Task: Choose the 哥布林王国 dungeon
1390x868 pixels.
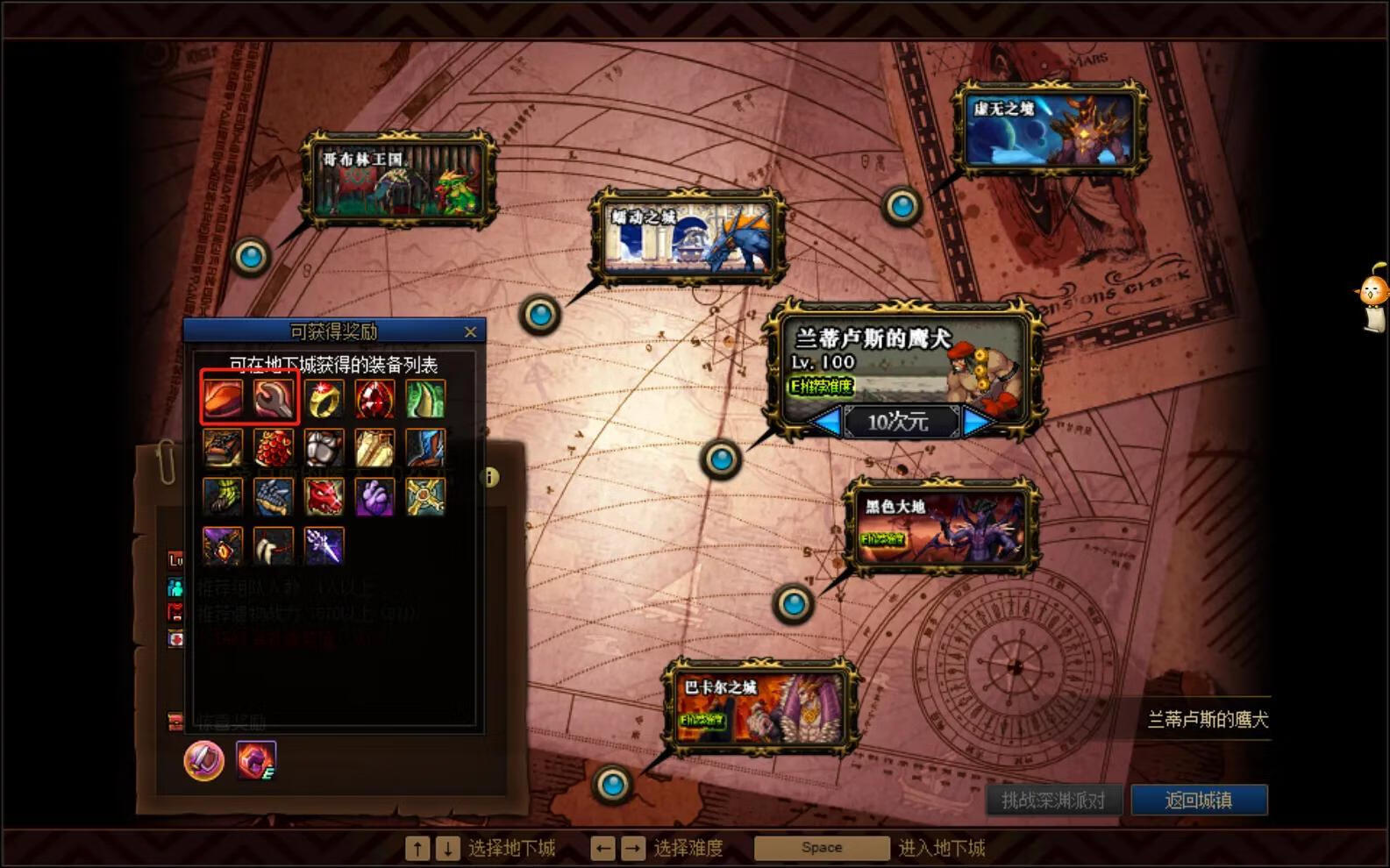Action: coord(399,179)
